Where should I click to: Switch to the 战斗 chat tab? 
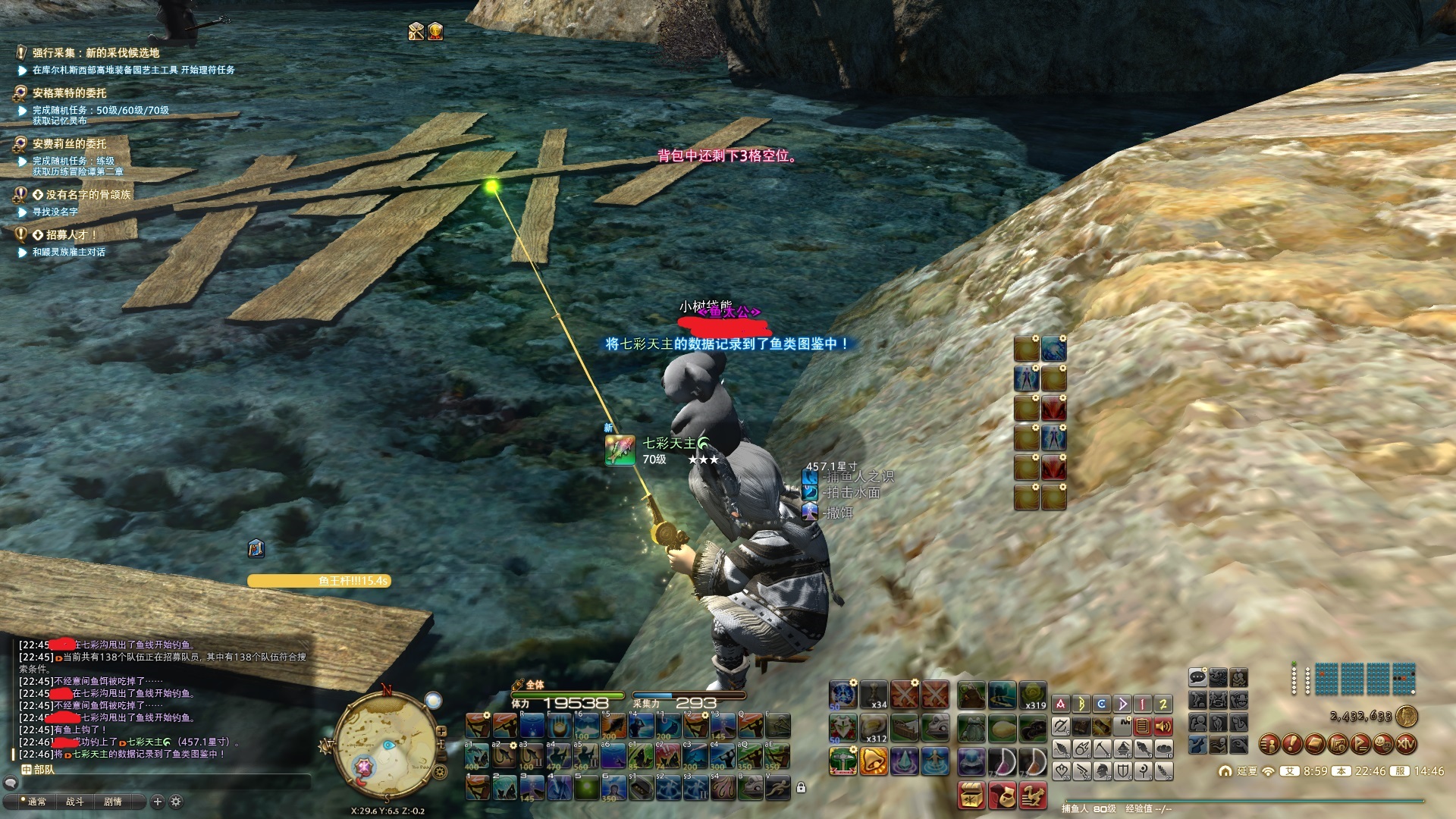[x=74, y=802]
